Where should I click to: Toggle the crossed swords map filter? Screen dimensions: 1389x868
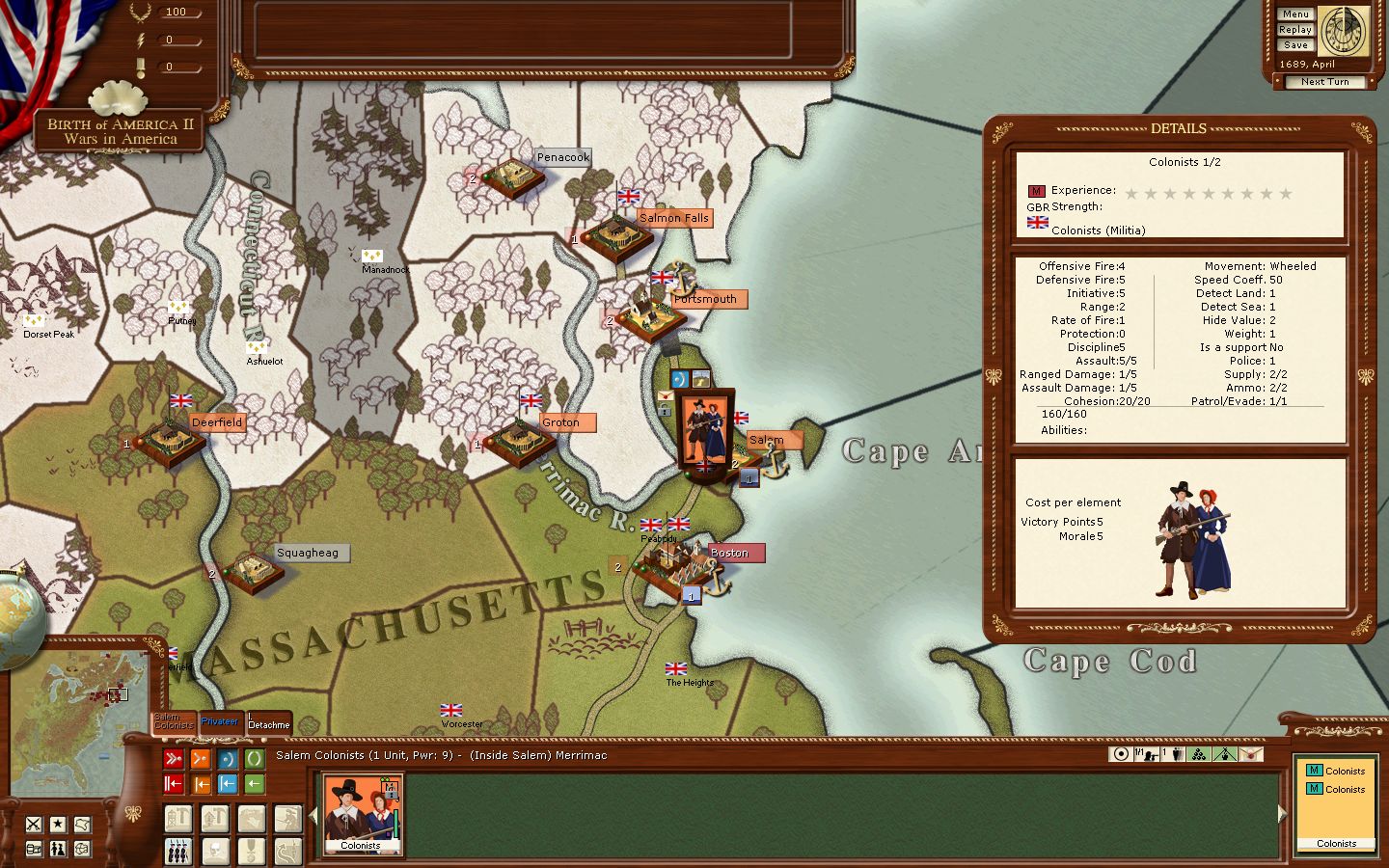coord(34,824)
